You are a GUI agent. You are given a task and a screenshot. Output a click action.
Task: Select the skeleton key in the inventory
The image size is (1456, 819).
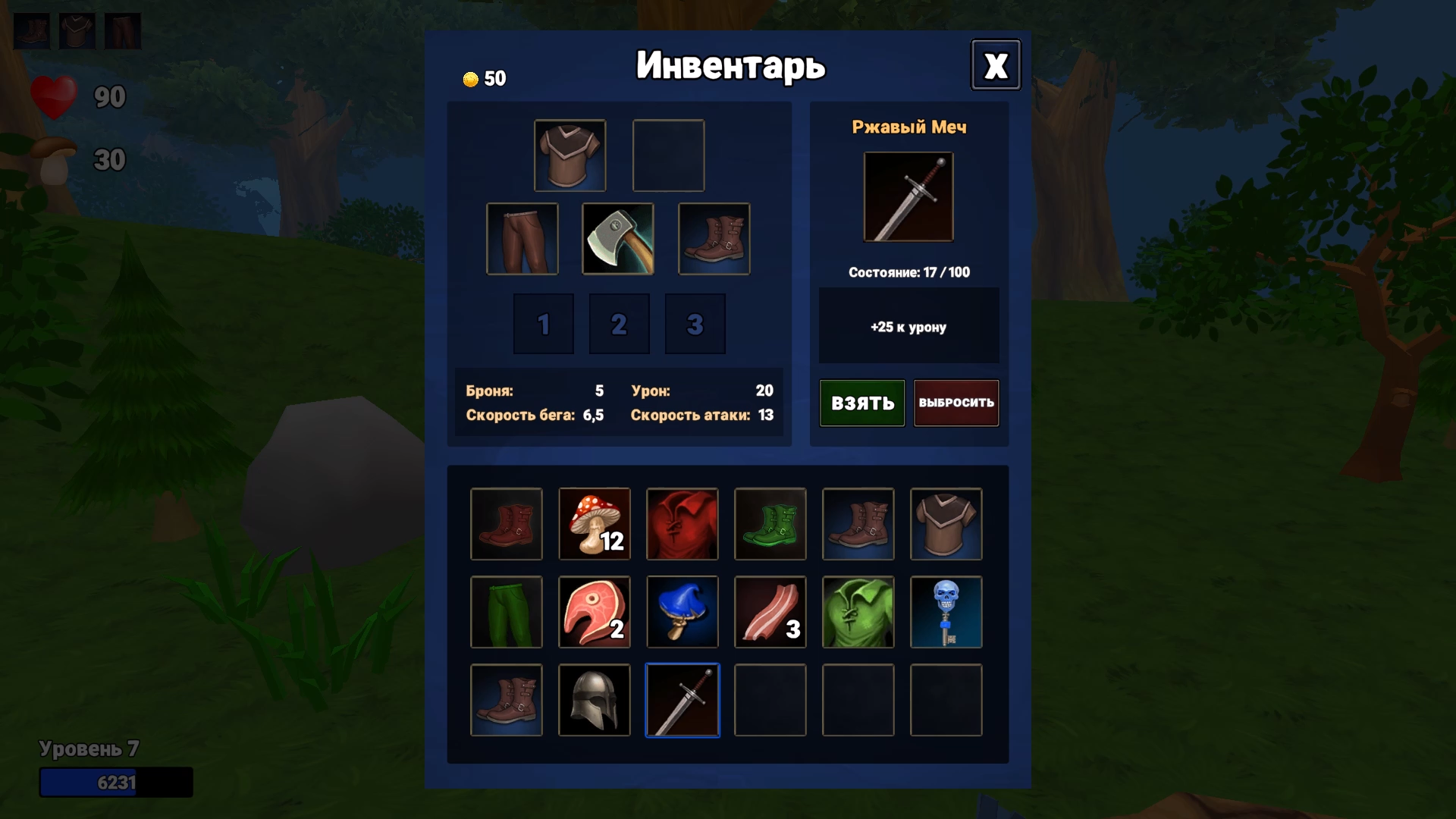(x=946, y=612)
